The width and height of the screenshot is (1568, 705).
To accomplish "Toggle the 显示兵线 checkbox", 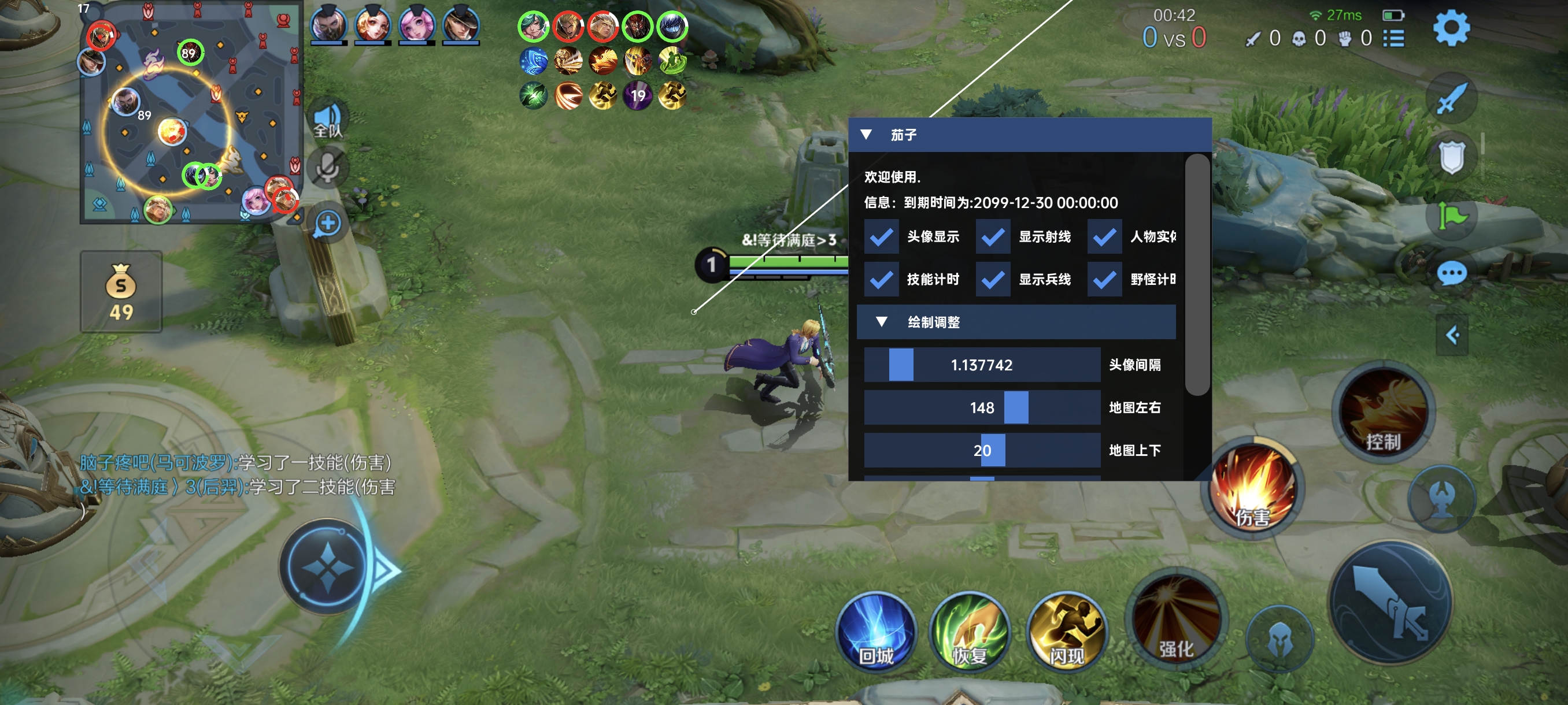I will [992, 279].
